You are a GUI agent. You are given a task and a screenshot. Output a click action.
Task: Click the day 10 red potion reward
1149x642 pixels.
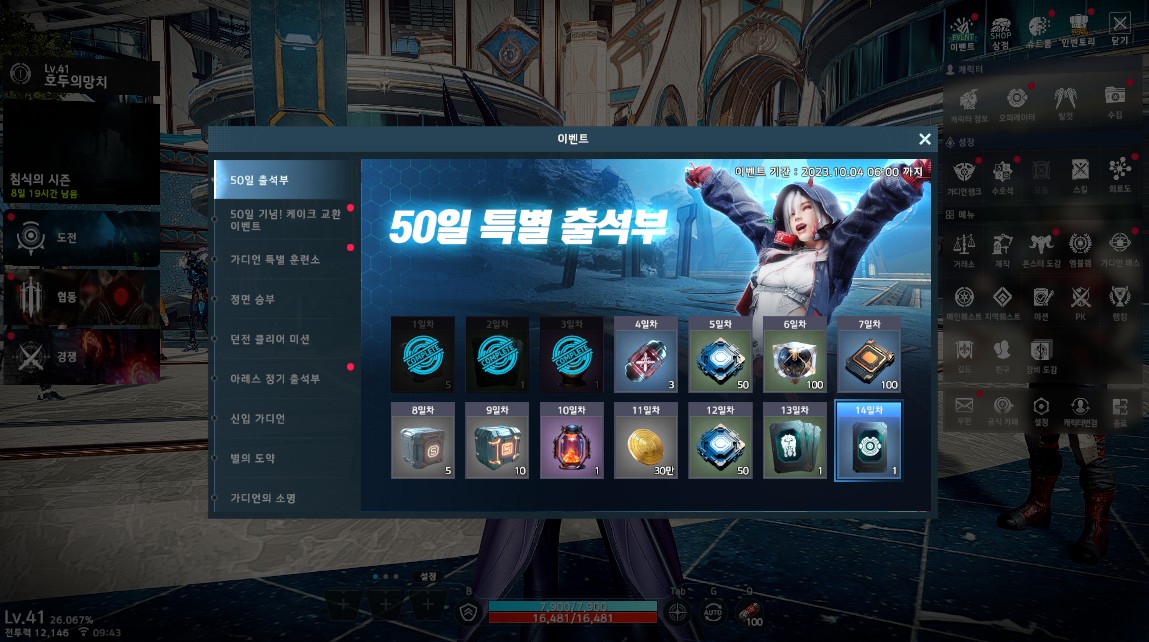571,442
